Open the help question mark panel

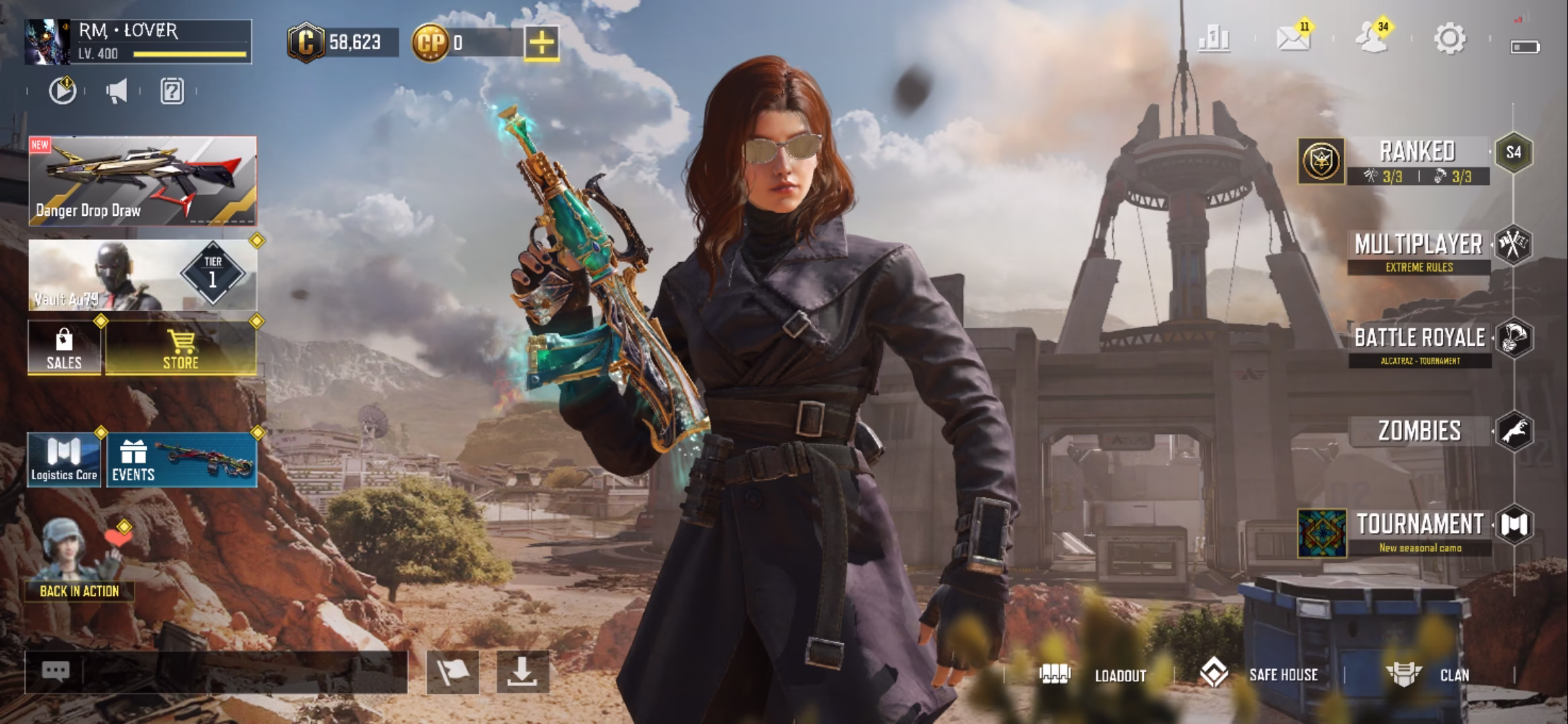click(172, 92)
